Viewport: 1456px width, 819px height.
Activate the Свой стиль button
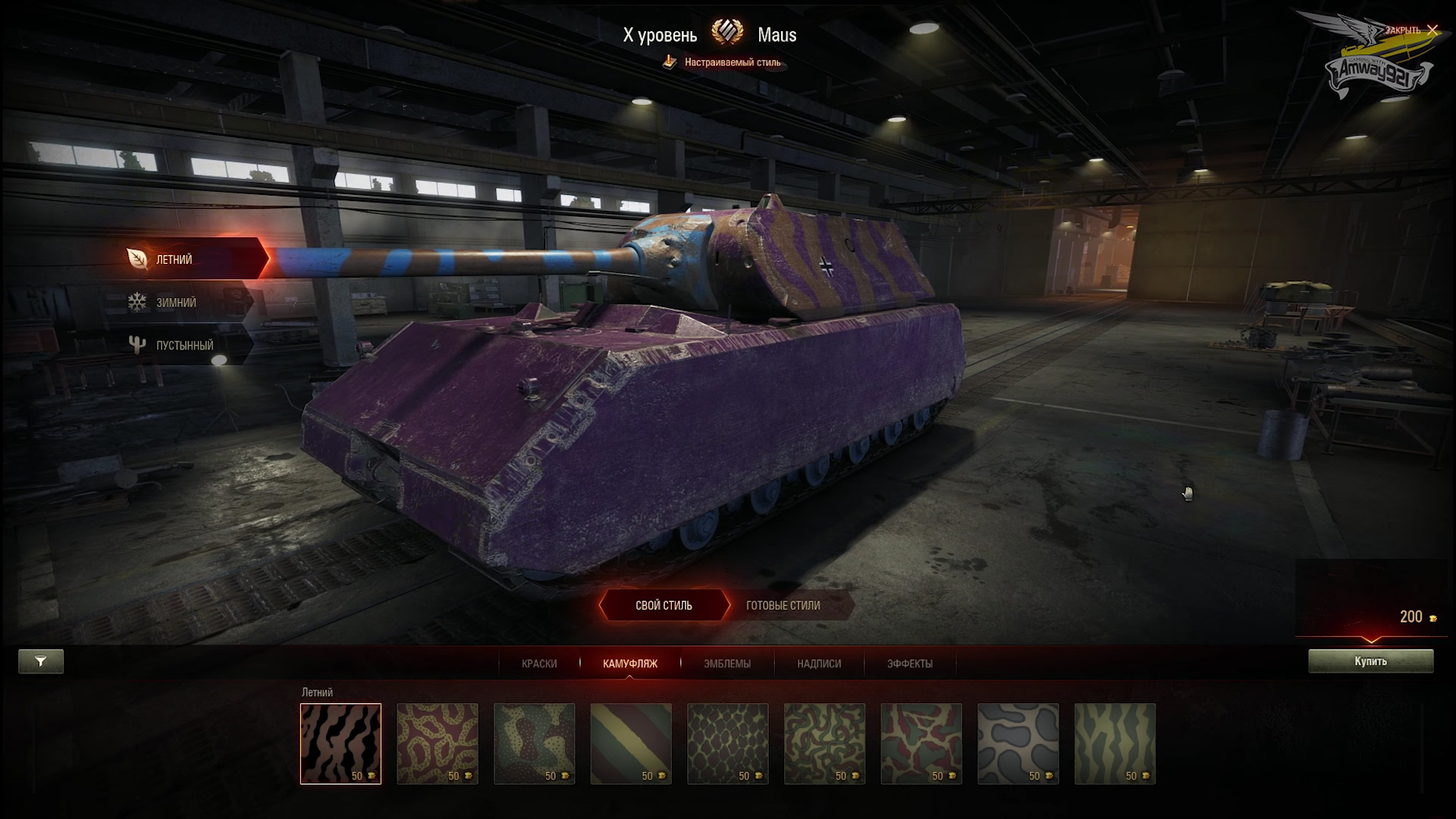pyautogui.click(x=664, y=606)
